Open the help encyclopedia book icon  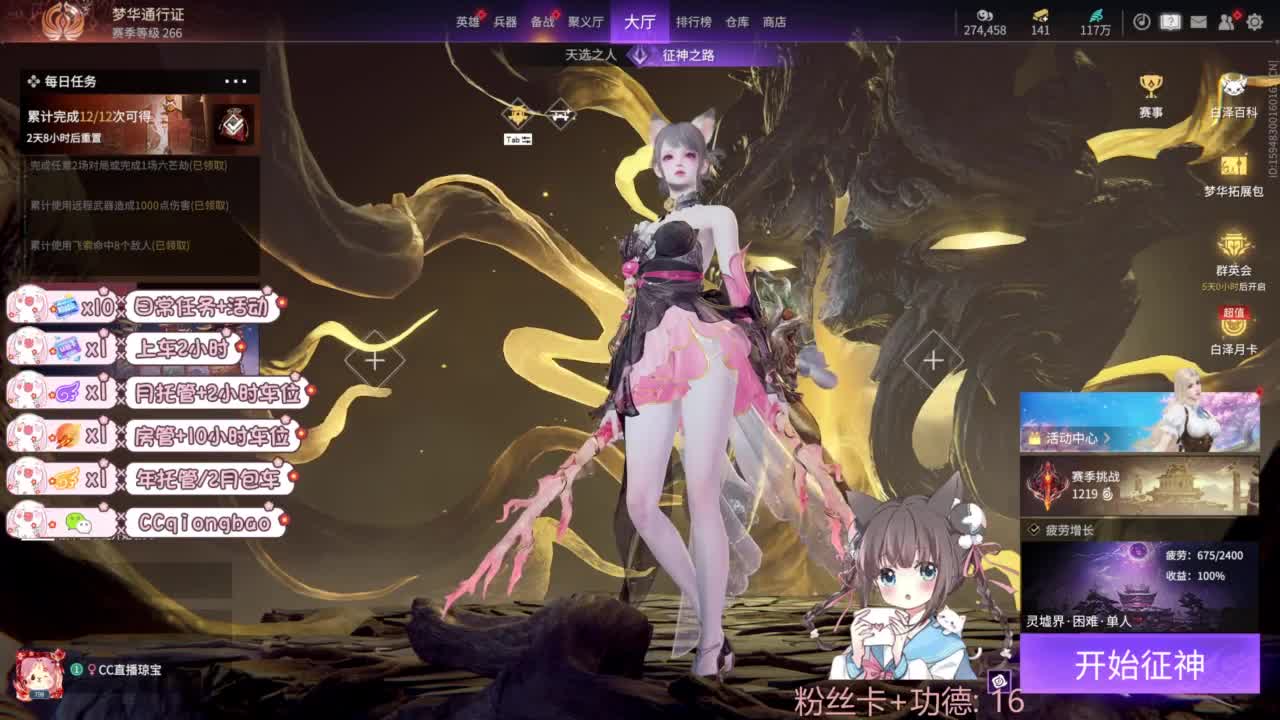point(1170,22)
